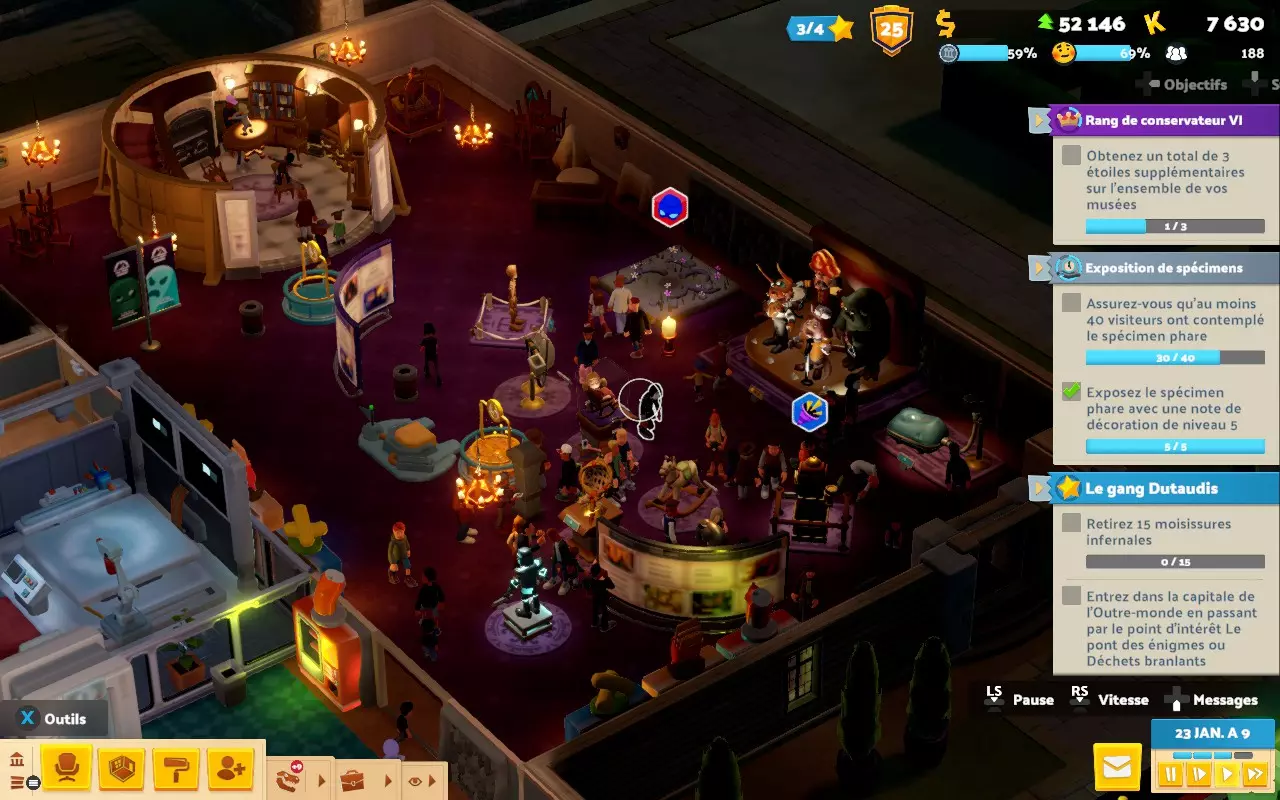This screenshot has width=1280, height=800.
Task: Click the museum building icon
Action: [17, 760]
